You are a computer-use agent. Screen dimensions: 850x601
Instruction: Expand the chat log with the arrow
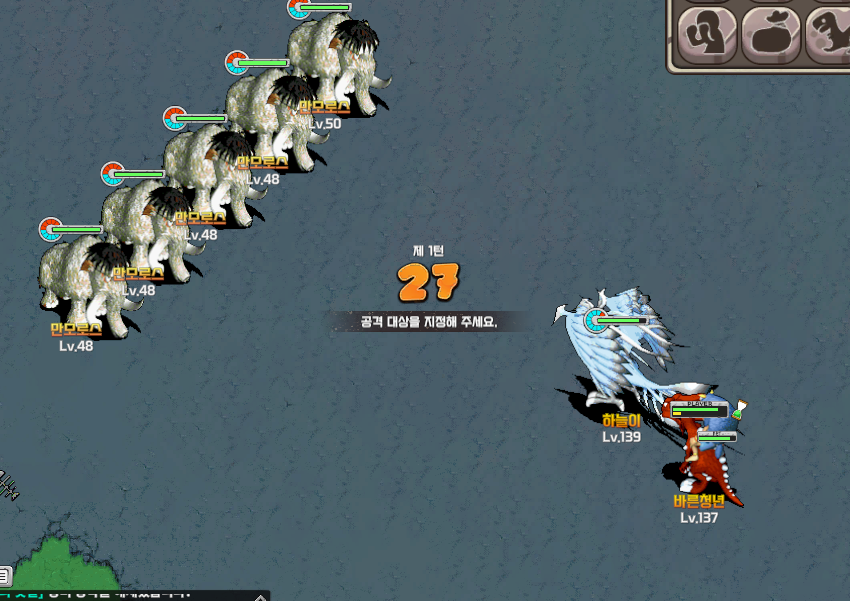click(260, 596)
